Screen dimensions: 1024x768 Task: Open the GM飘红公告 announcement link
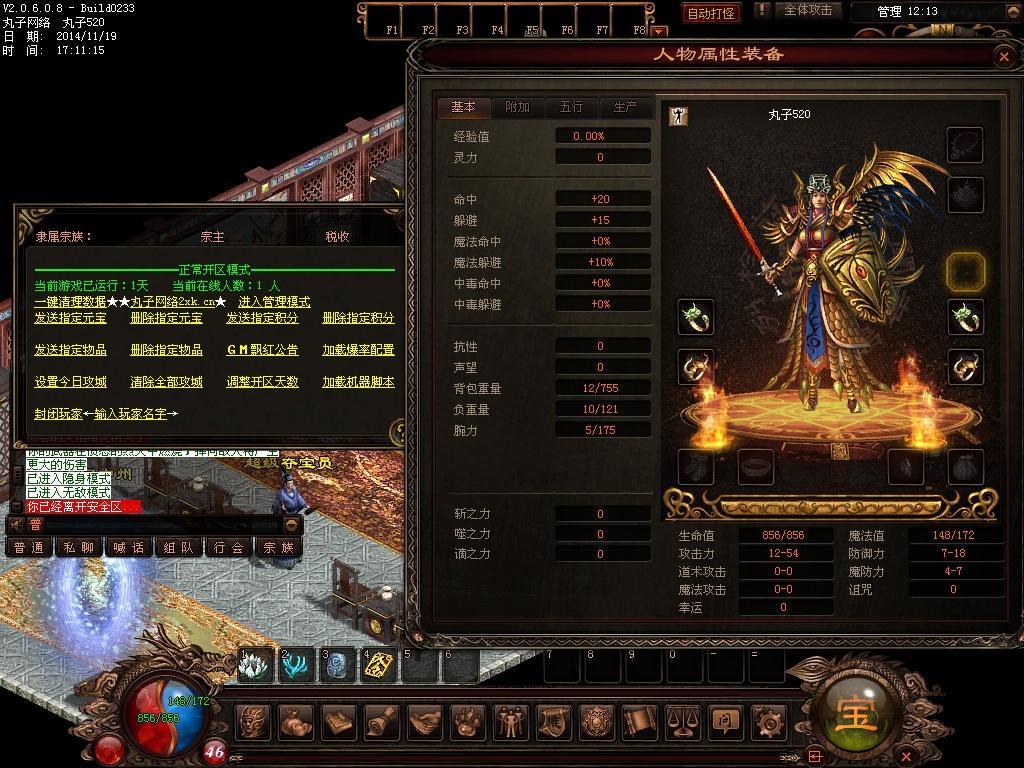262,350
